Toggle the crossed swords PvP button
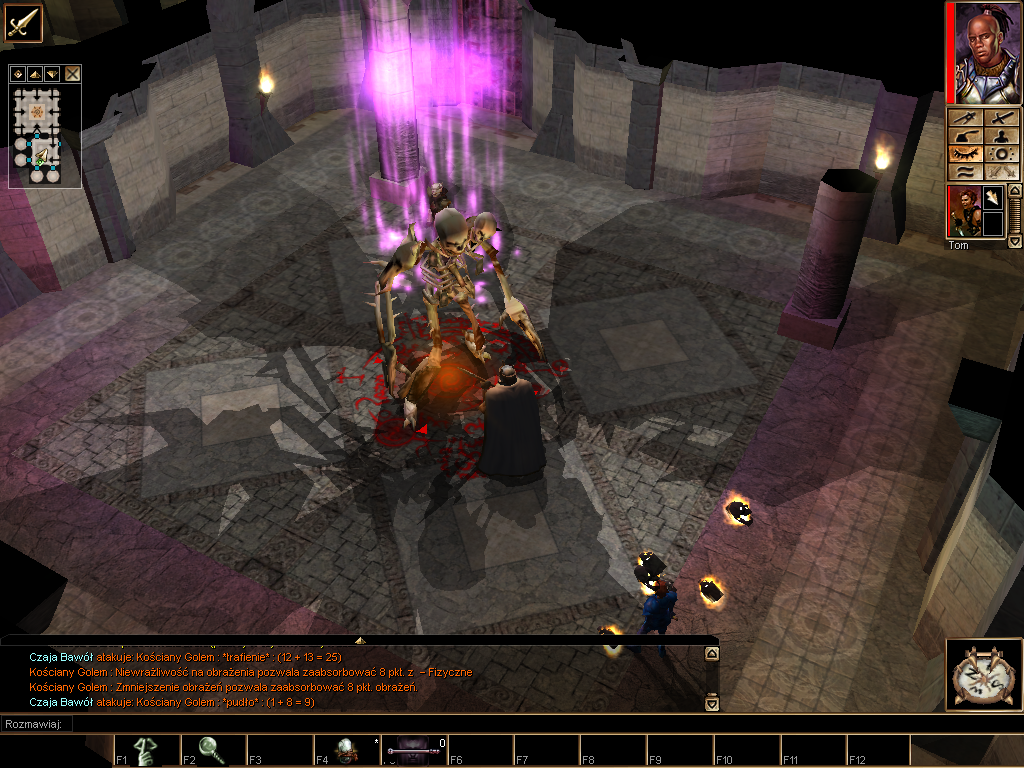This screenshot has width=1024, height=768. [1003, 172]
